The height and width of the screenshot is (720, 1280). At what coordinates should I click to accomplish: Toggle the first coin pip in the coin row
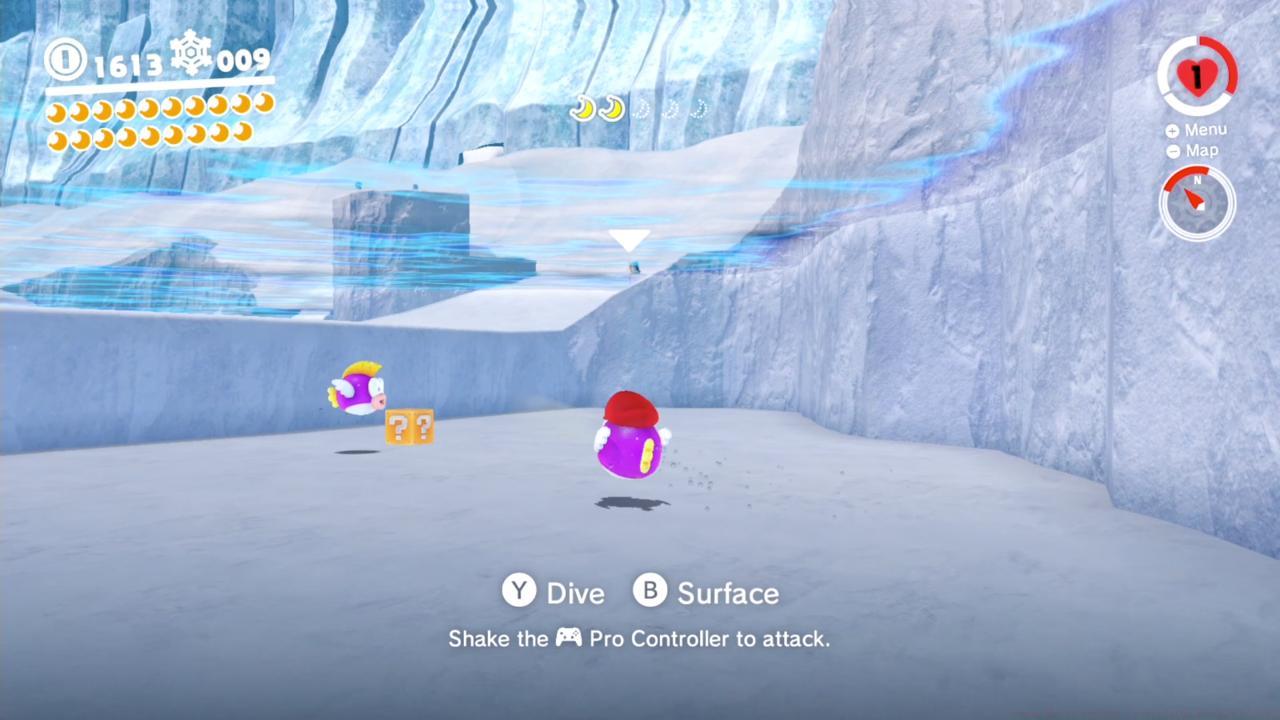(x=55, y=112)
